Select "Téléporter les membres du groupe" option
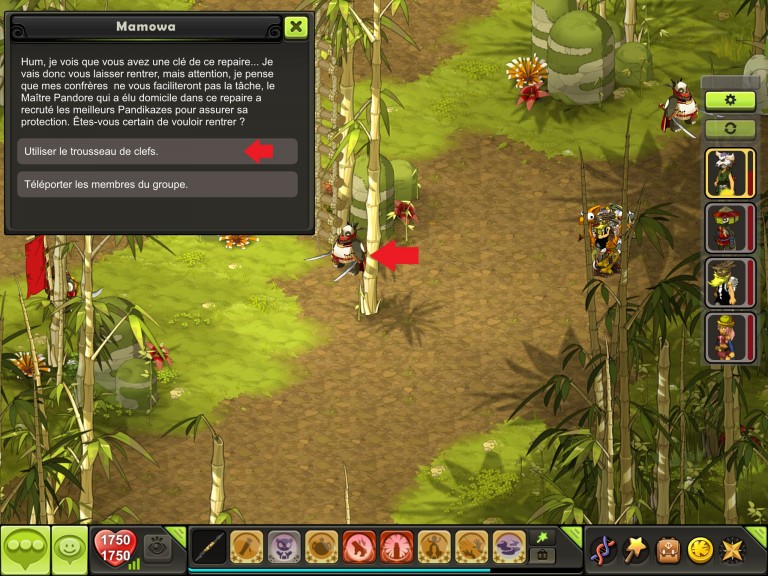The height and width of the screenshot is (576, 768). pyautogui.click(x=157, y=184)
